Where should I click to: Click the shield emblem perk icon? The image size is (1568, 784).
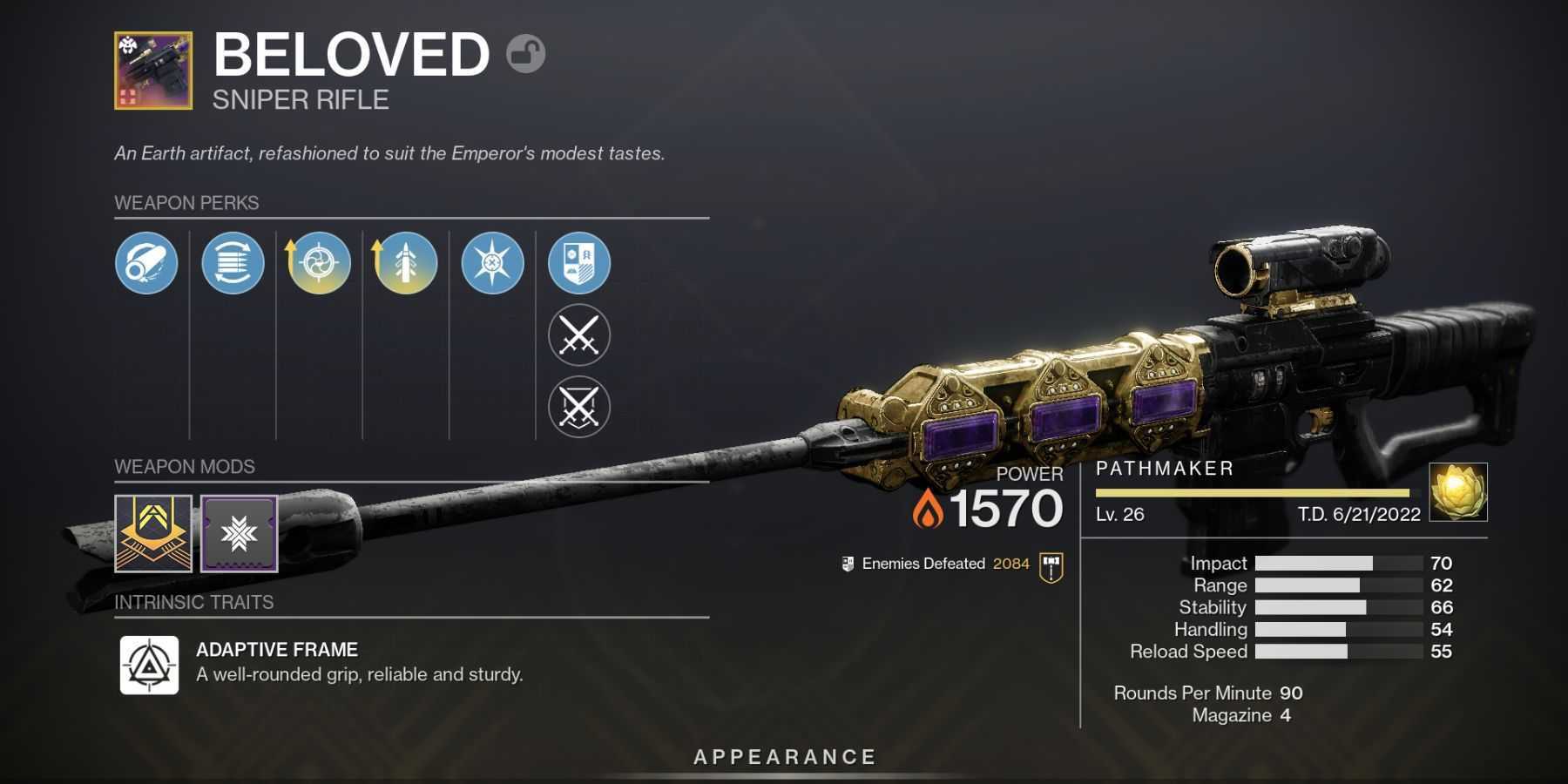point(579,262)
